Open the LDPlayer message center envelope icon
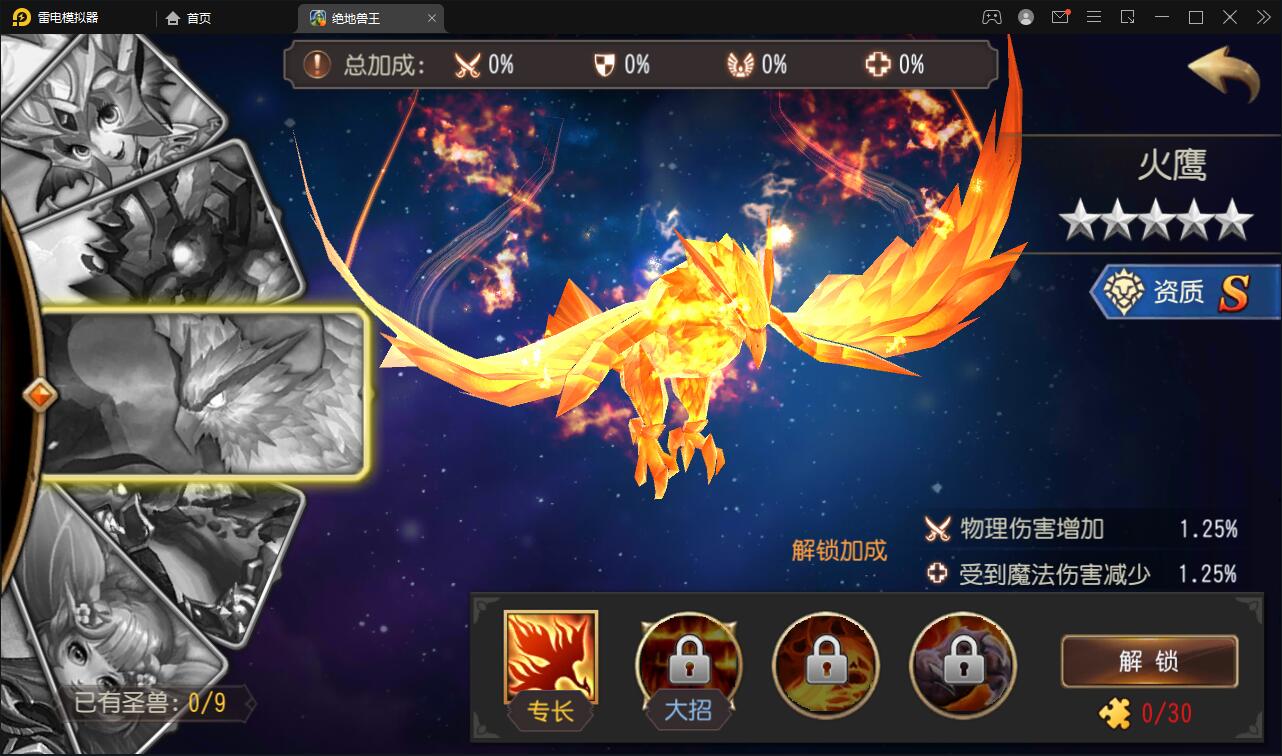 [1061, 17]
